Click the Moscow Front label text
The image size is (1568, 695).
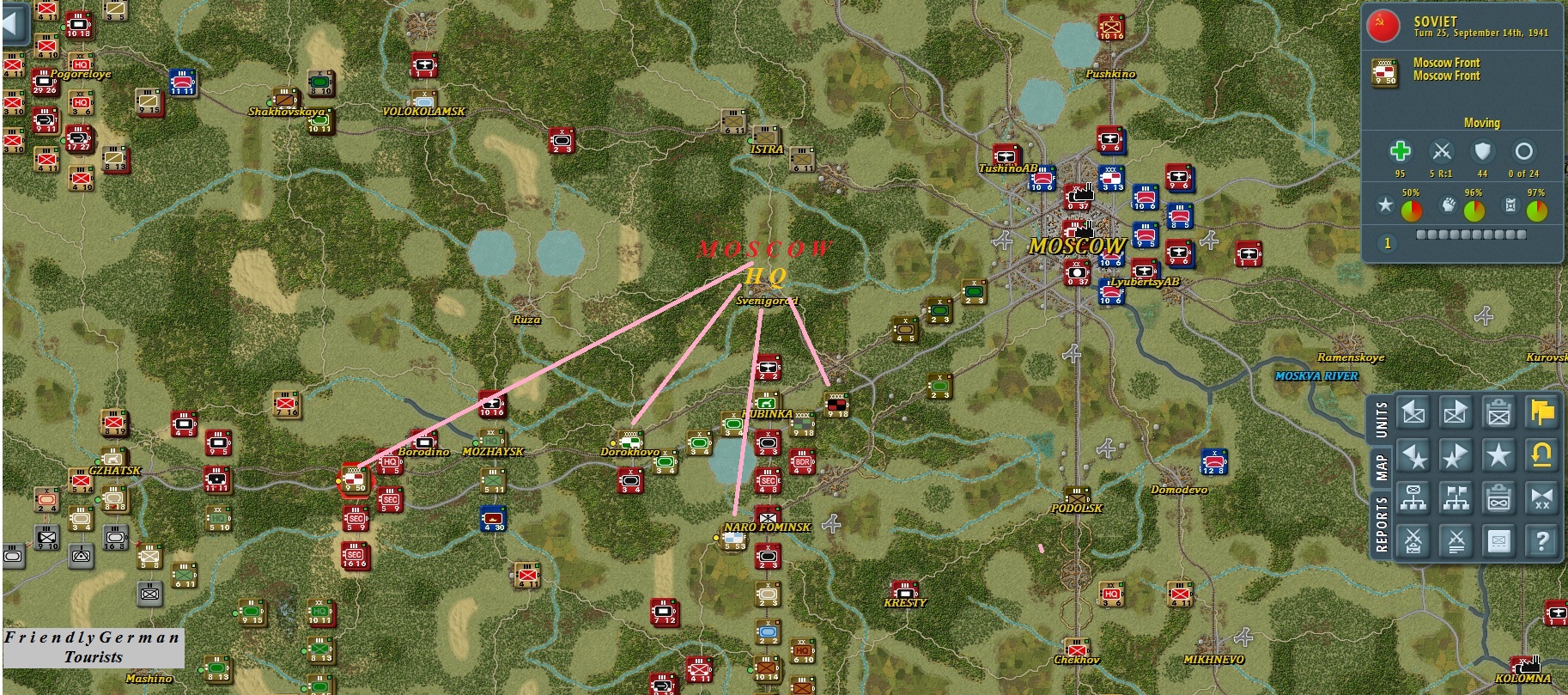[1447, 64]
